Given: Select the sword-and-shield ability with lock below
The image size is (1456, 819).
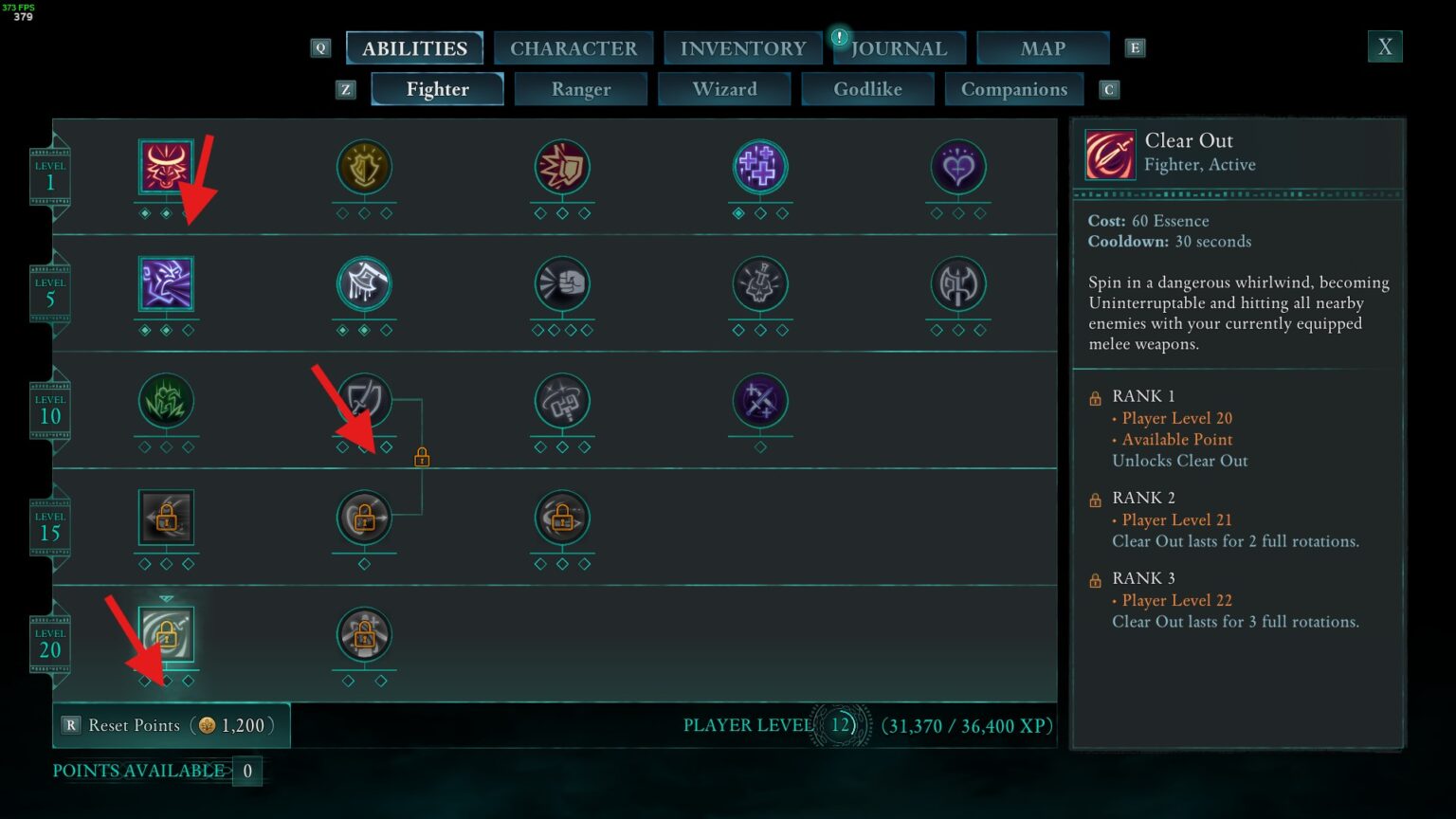Looking at the screenshot, I should coord(365,403).
